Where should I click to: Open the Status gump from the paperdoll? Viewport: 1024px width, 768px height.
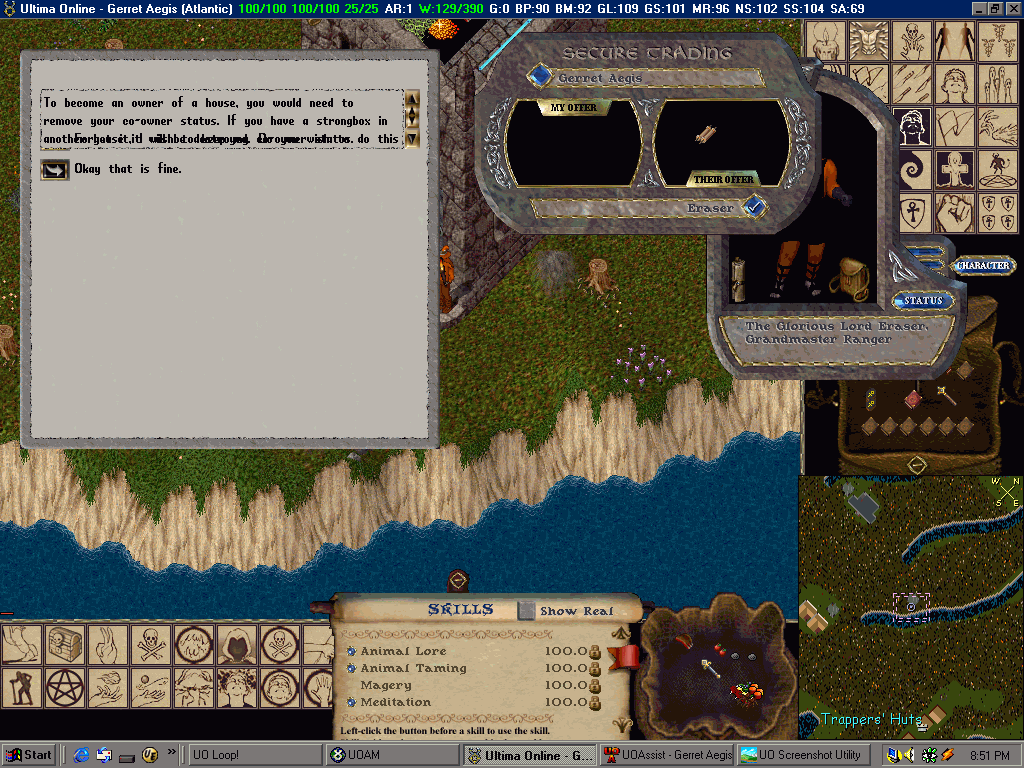[x=923, y=301]
